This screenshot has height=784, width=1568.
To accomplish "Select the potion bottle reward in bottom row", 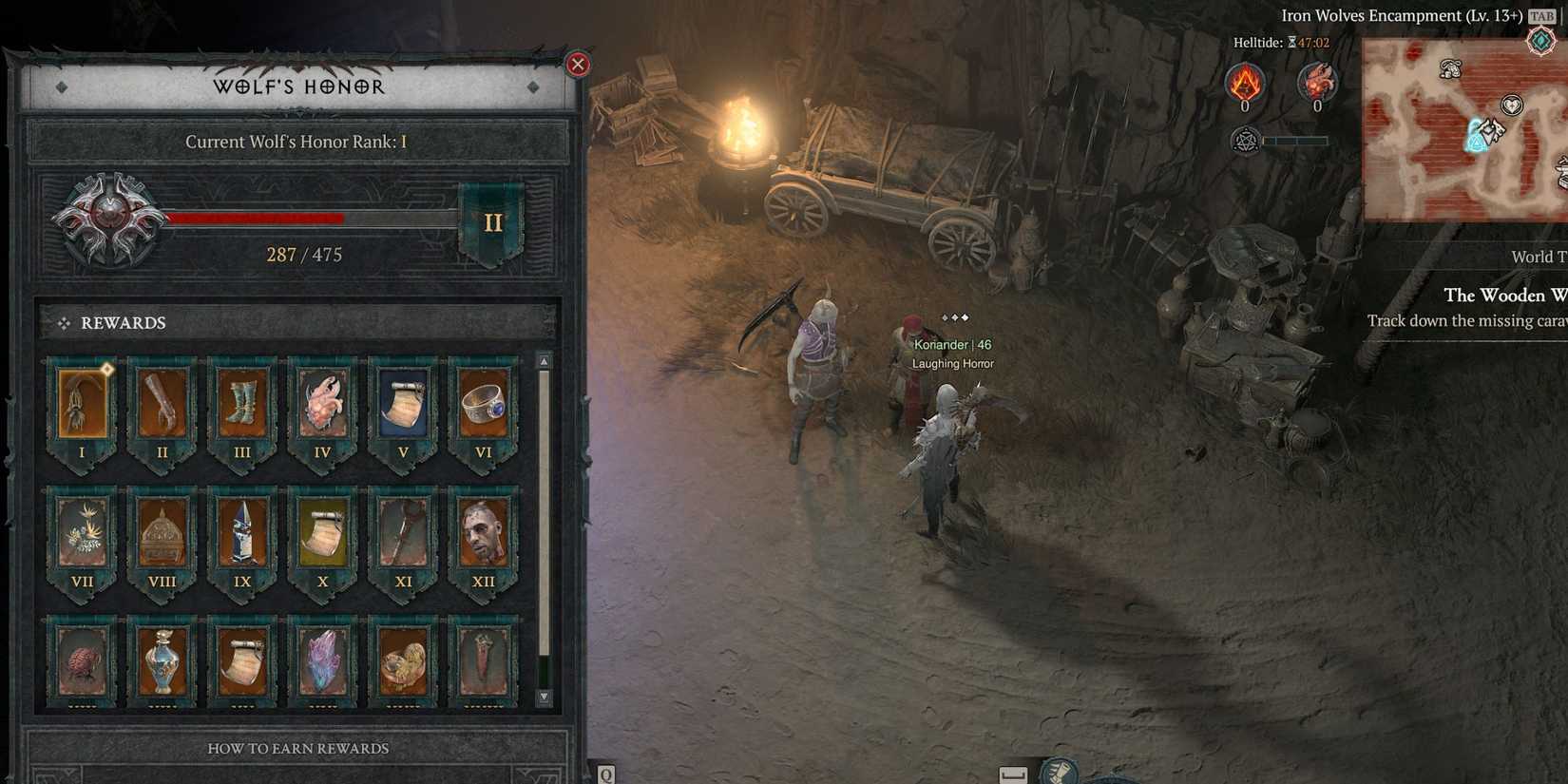I will [162, 660].
